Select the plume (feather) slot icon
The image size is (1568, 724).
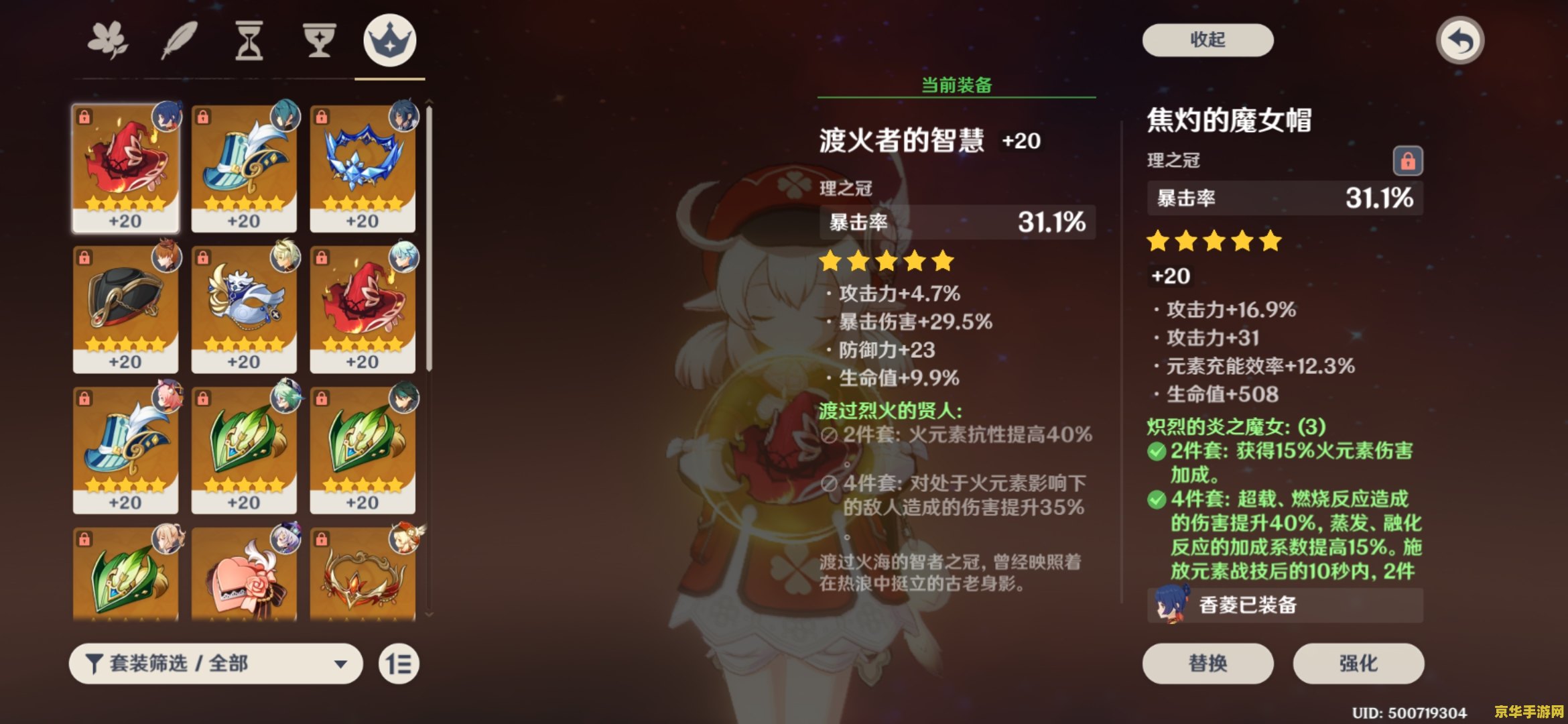181,40
